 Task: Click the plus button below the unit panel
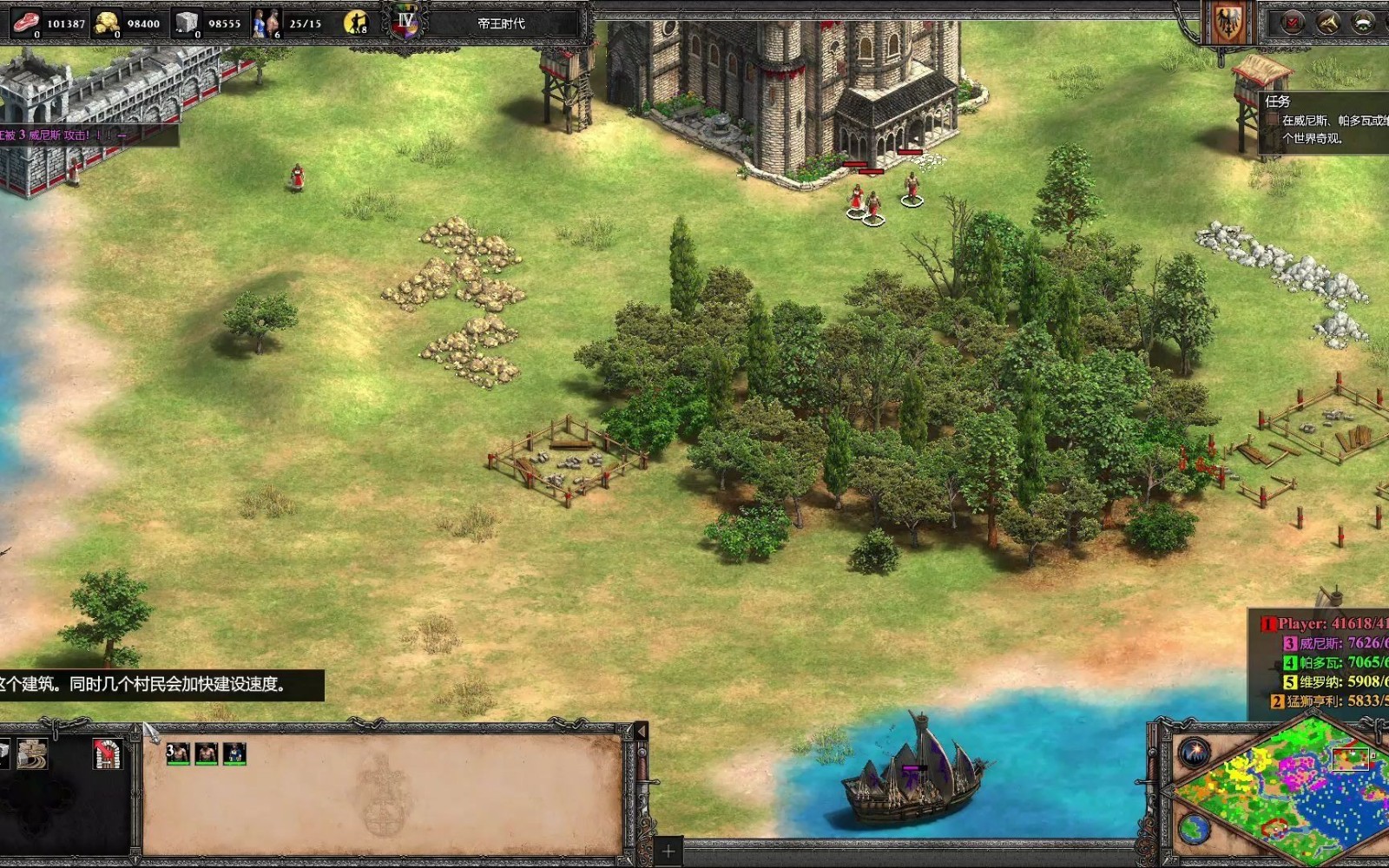click(x=668, y=850)
